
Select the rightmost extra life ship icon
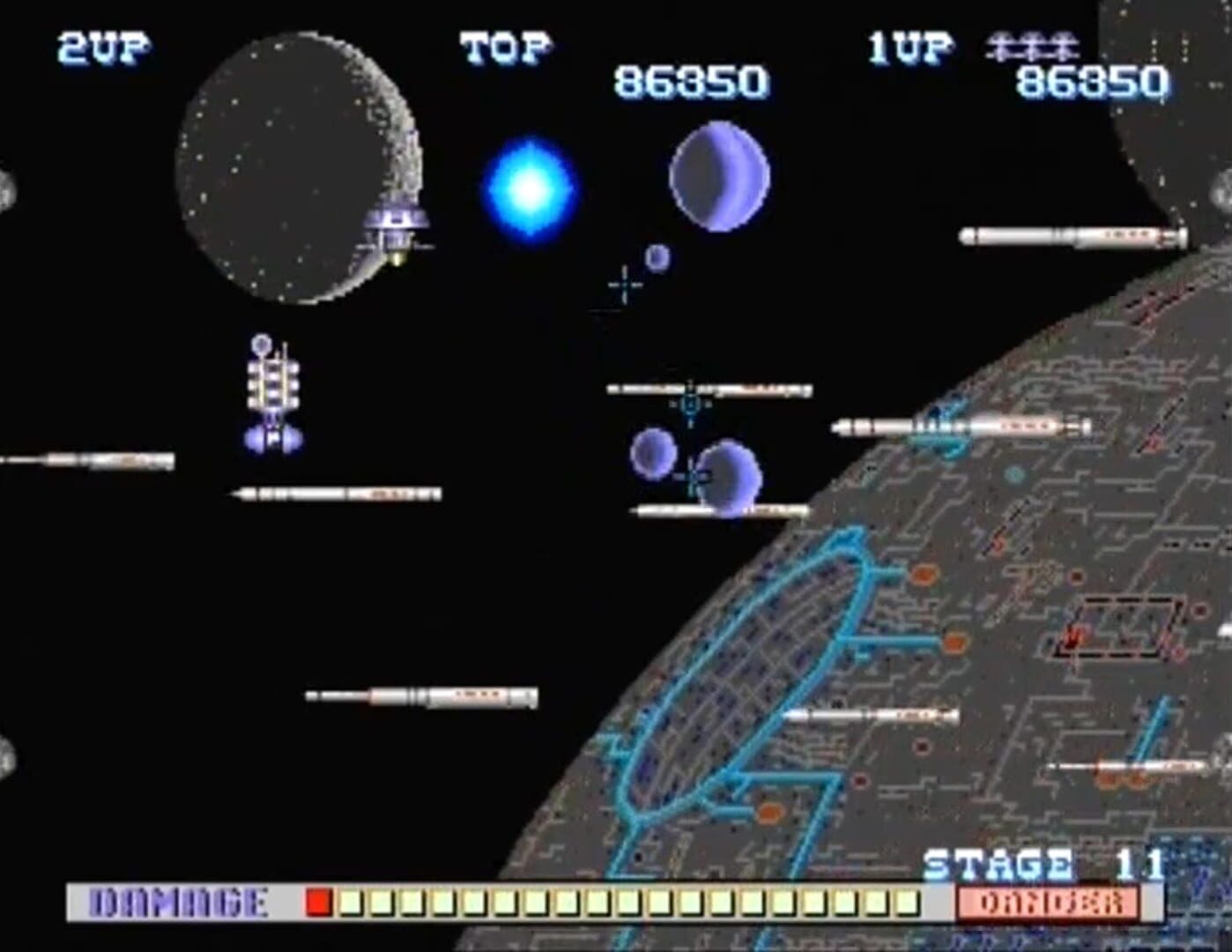point(1061,44)
